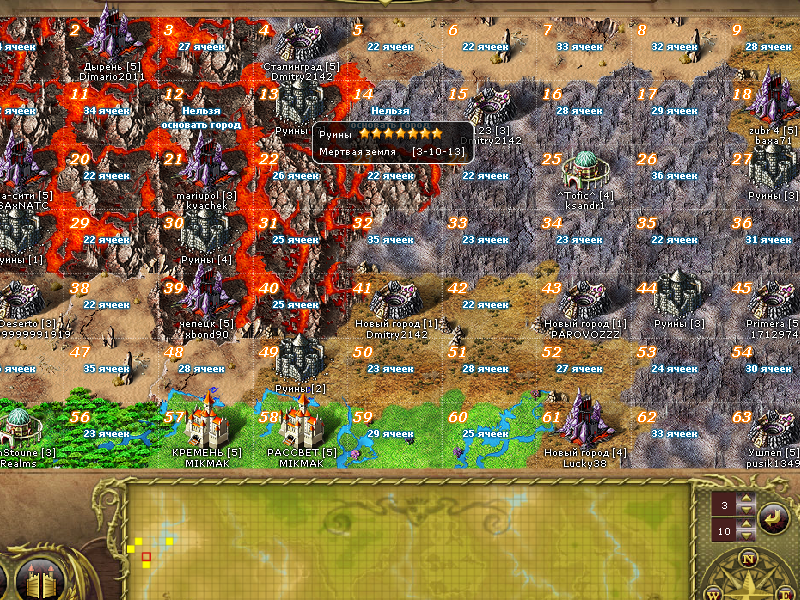800x600 pixels.
Task: Pick Lucky38's Новый город on tile 61
Action: (584, 421)
